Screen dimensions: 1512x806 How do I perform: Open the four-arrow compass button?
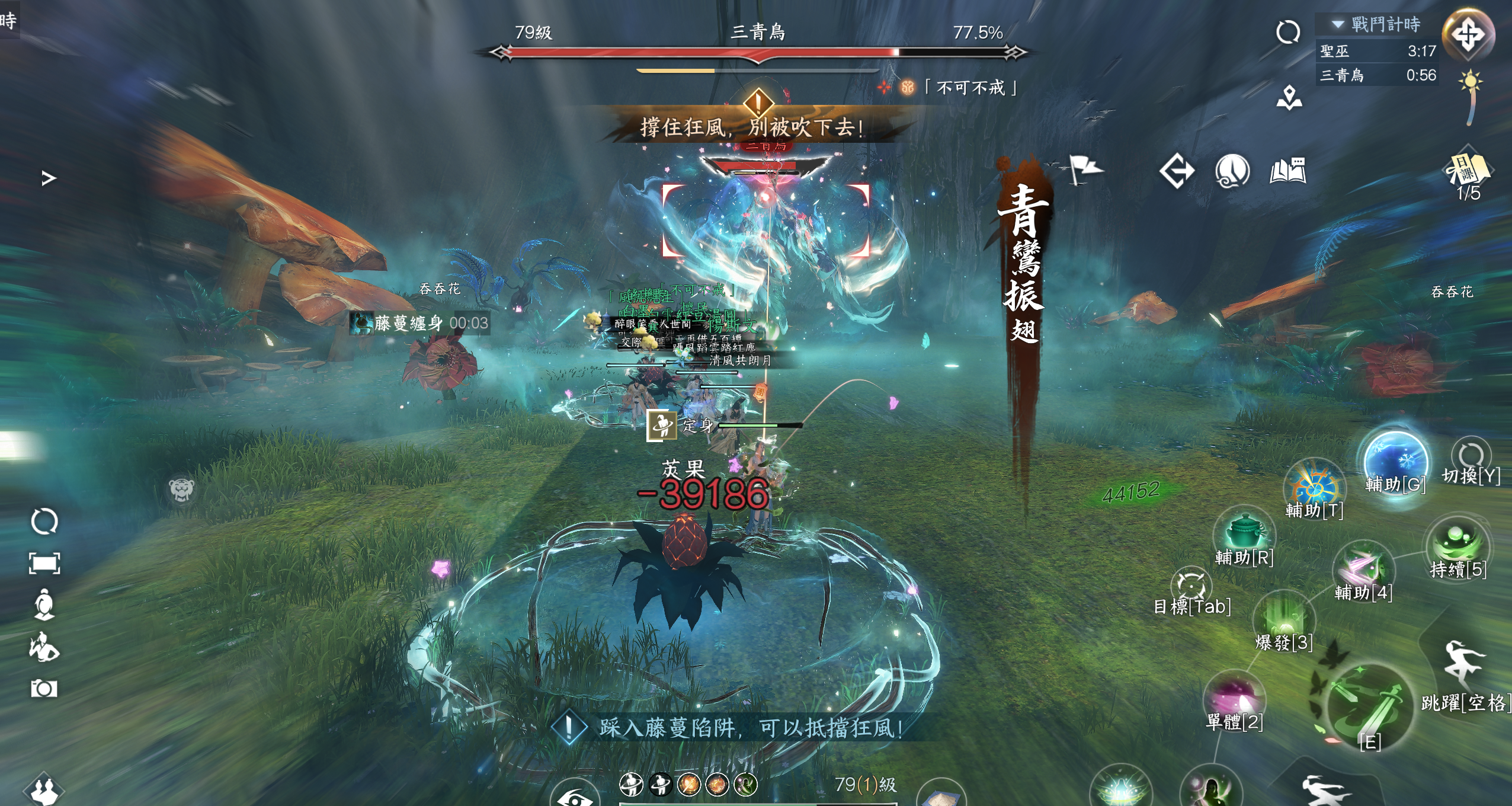click(x=1468, y=34)
